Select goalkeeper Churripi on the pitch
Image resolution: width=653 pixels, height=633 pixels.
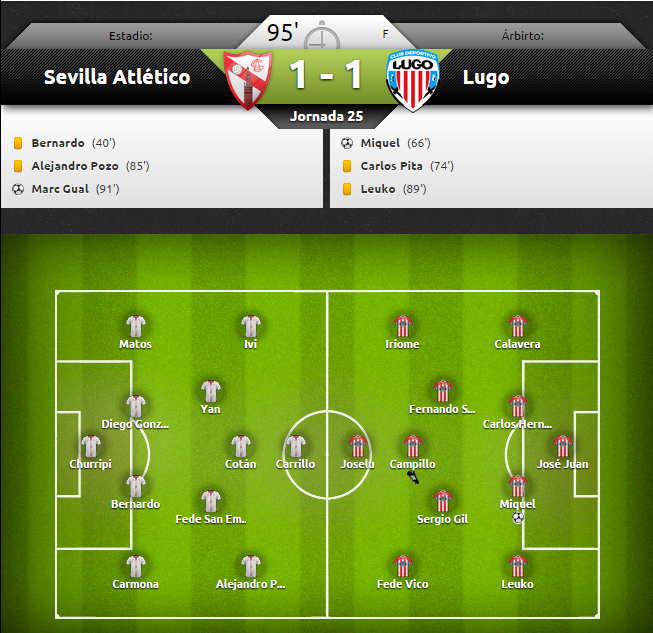(91, 446)
